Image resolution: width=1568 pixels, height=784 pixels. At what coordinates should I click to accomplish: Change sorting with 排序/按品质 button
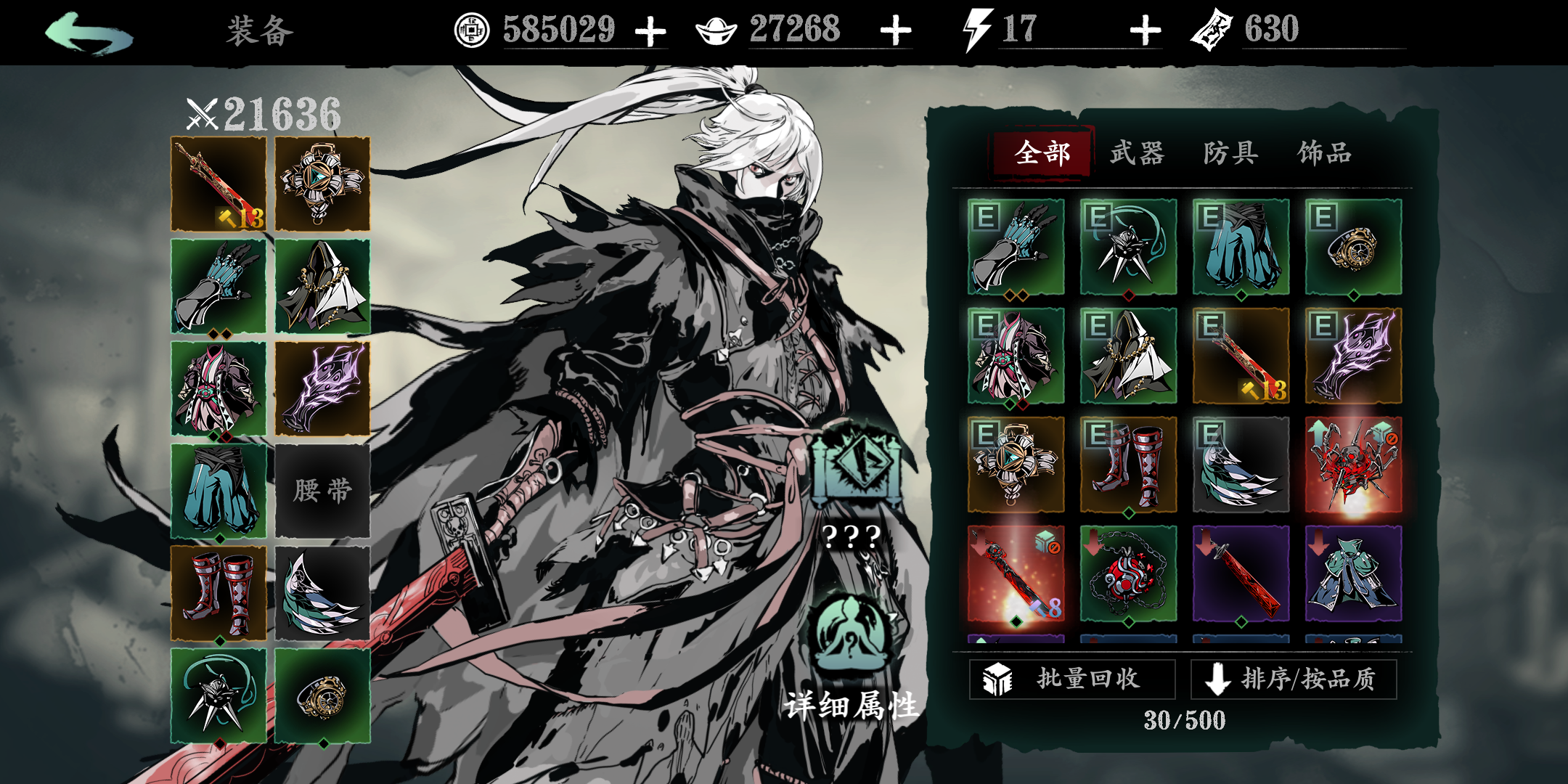coord(1294,679)
